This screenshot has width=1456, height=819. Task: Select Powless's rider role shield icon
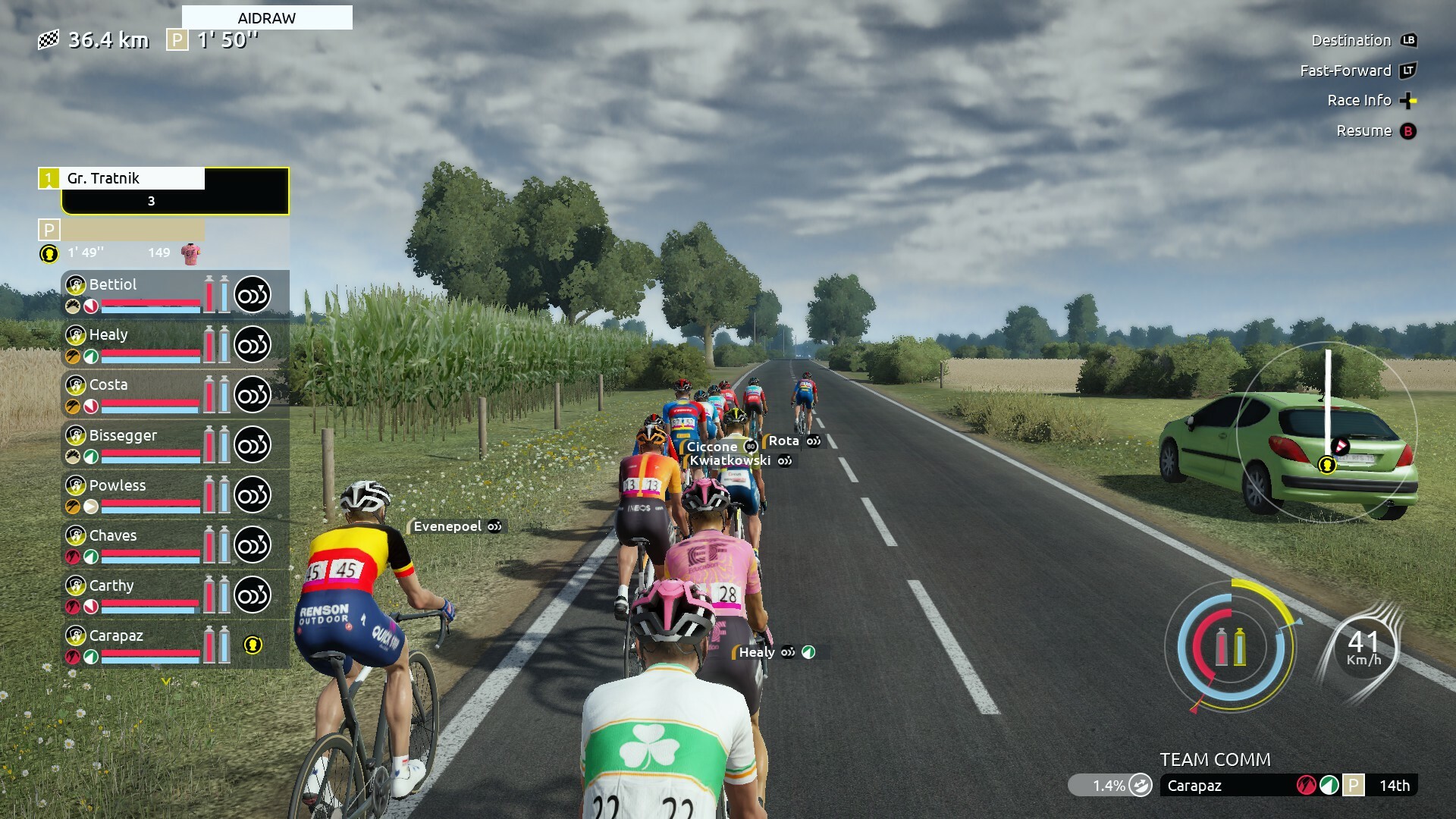pyautogui.click(x=75, y=485)
